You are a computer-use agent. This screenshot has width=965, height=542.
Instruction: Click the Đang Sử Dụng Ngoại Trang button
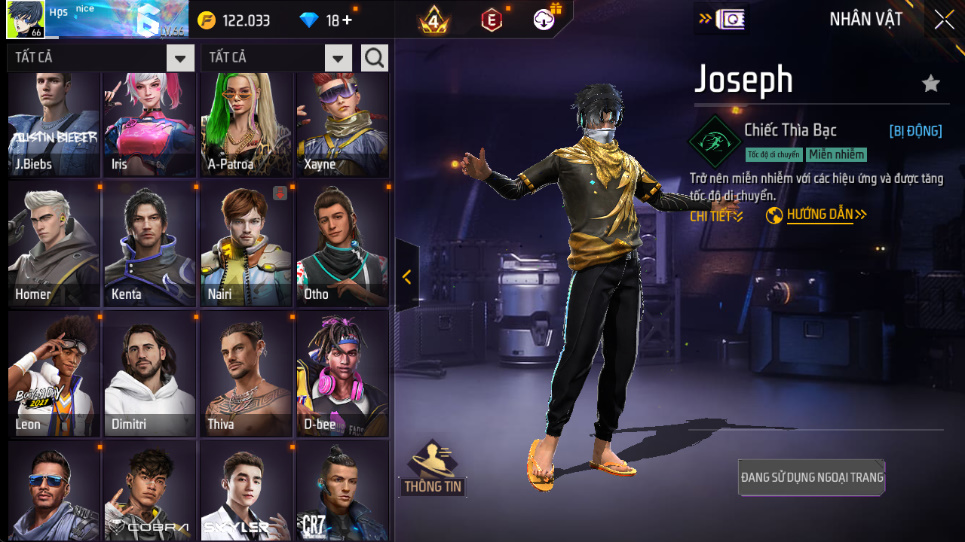click(812, 478)
